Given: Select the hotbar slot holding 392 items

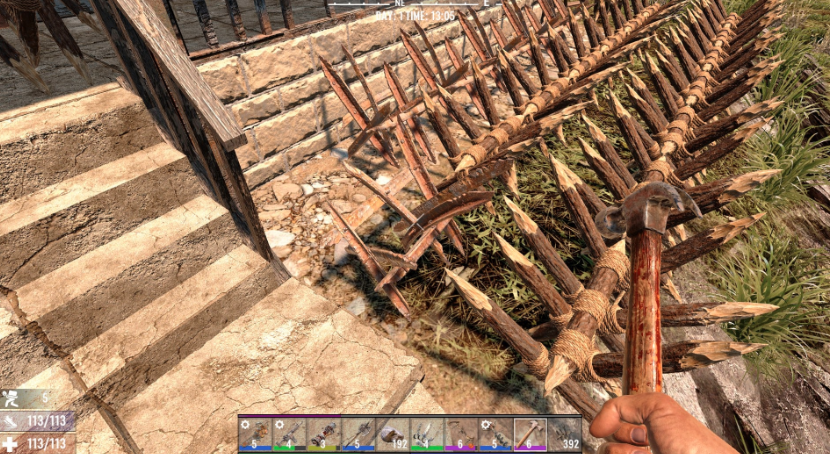Looking at the screenshot, I should pos(565,434).
